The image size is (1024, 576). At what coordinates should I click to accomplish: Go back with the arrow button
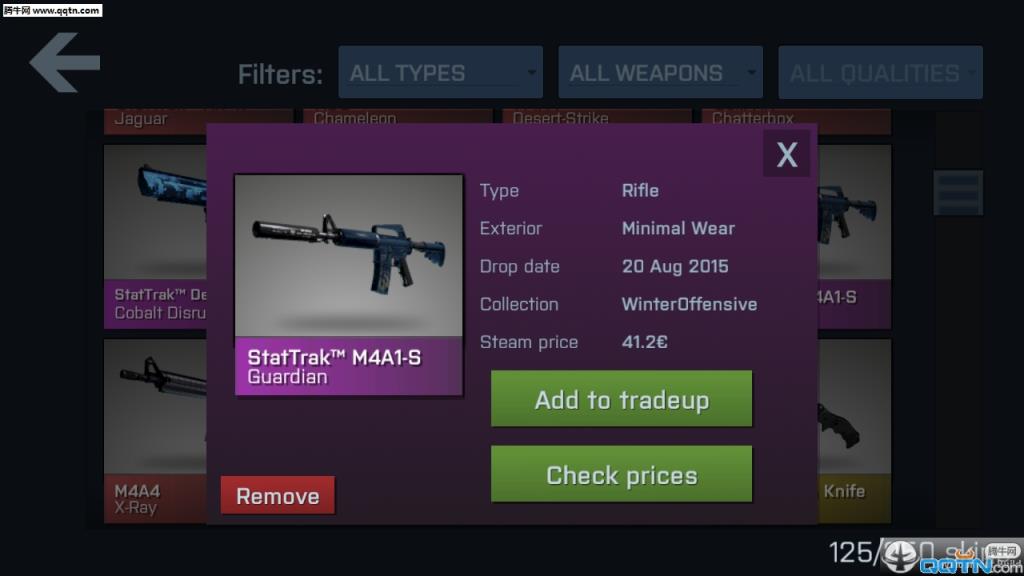pyautogui.click(x=65, y=63)
